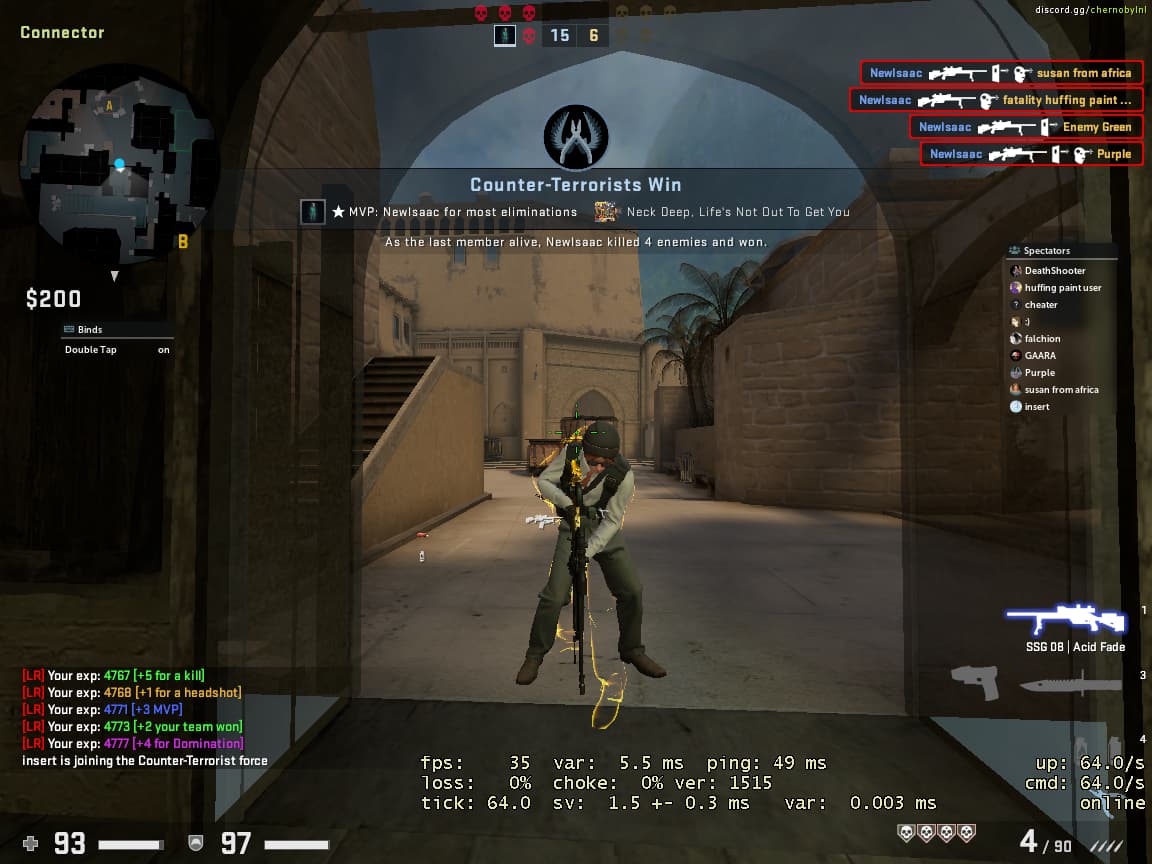Select huffing paint user in Spectators list

(1062, 288)
